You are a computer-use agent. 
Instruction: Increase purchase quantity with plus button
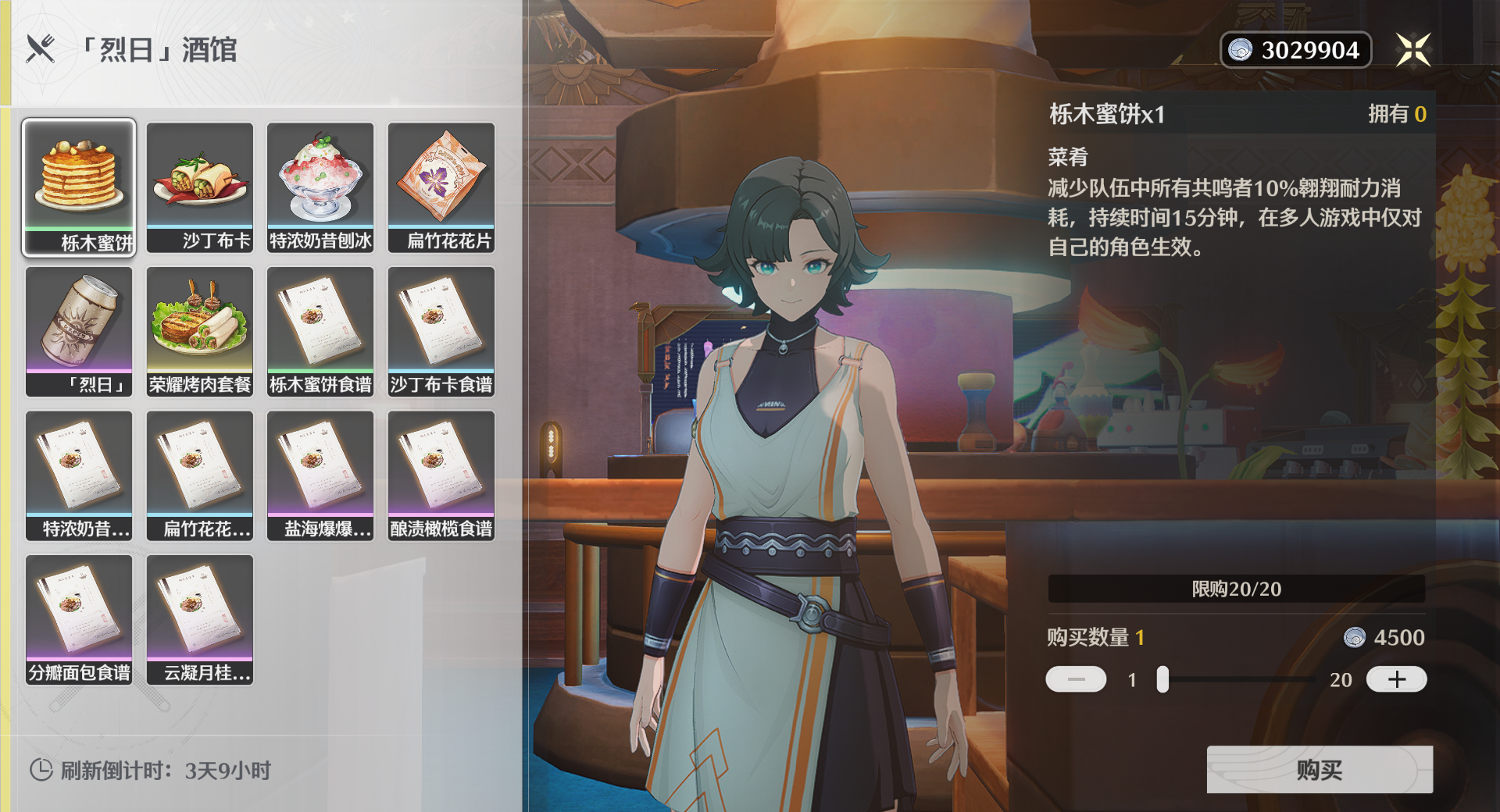[x=1396, y=679]
